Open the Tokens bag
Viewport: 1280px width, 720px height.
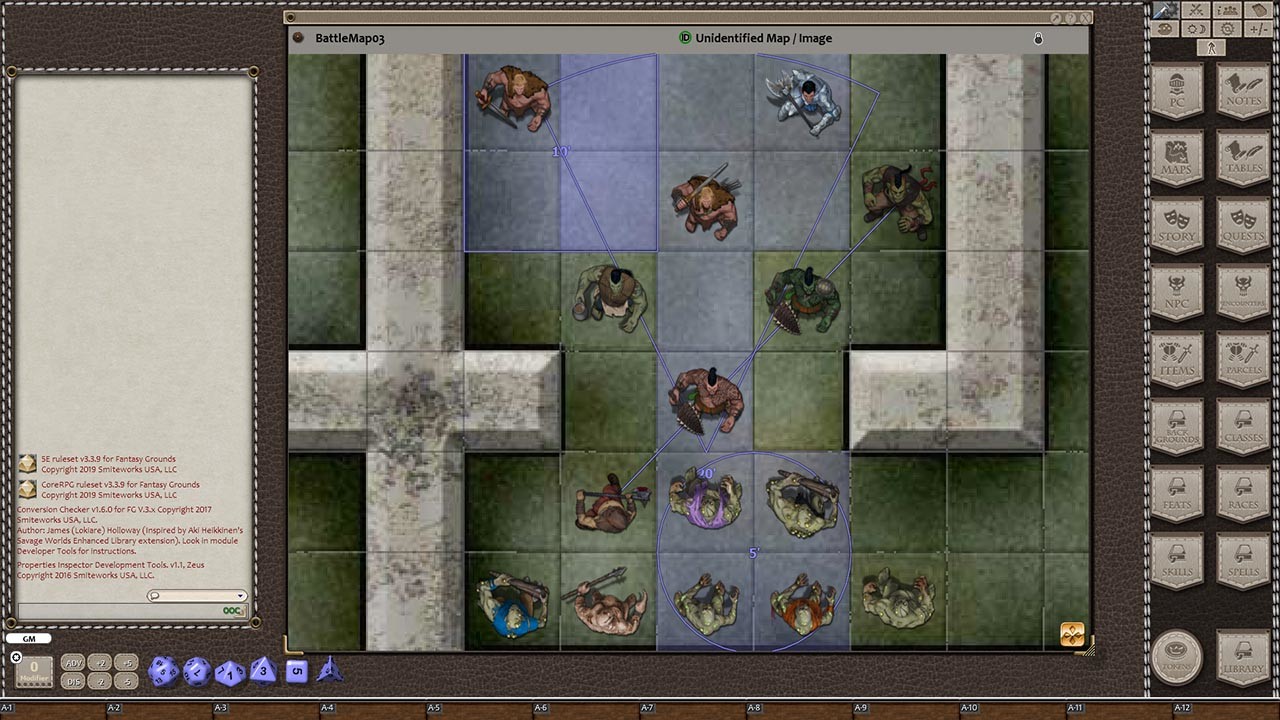(1177, 657)
